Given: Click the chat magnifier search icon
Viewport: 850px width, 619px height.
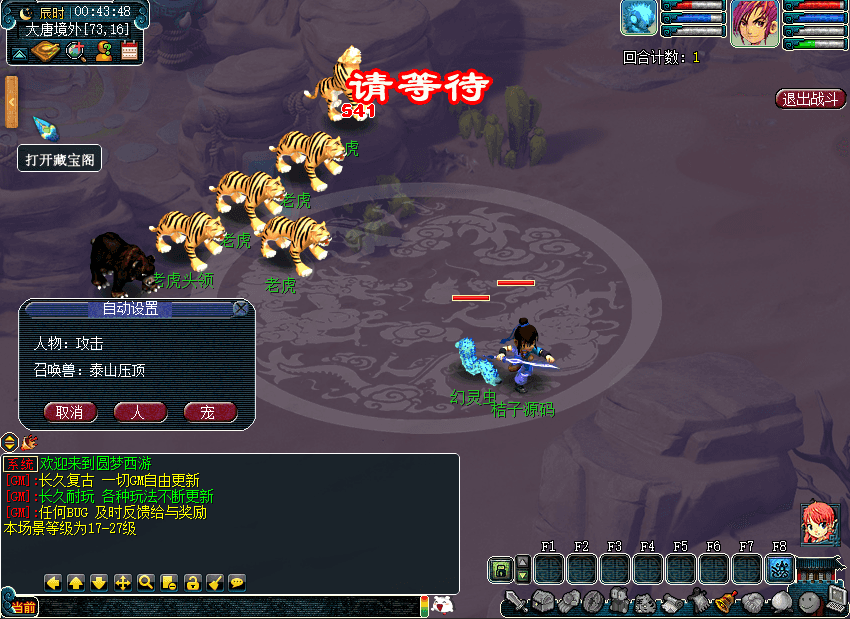Looking at the screenshot, I should (146, 582).
